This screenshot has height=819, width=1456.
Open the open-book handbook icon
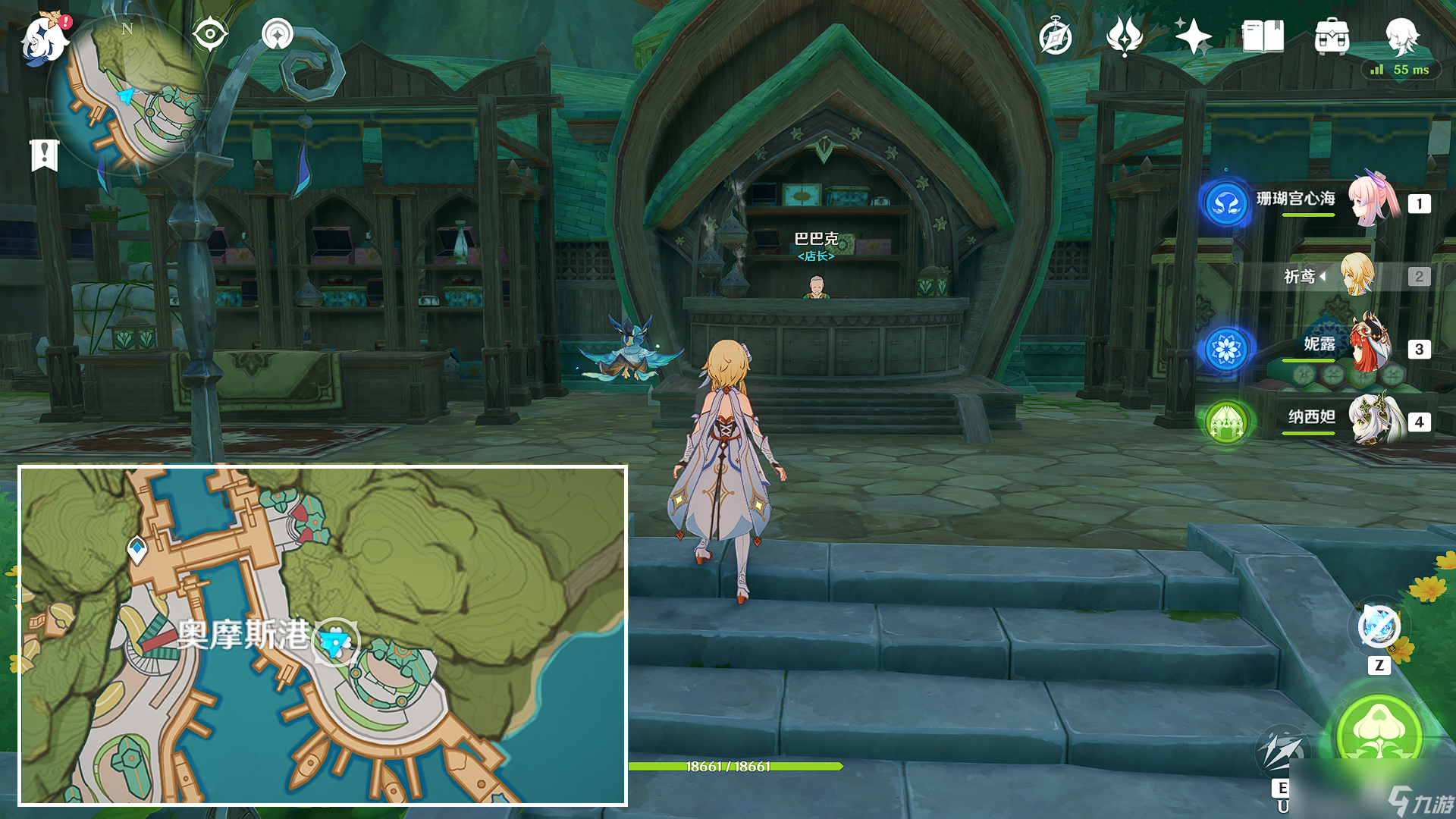(1263, 36)
